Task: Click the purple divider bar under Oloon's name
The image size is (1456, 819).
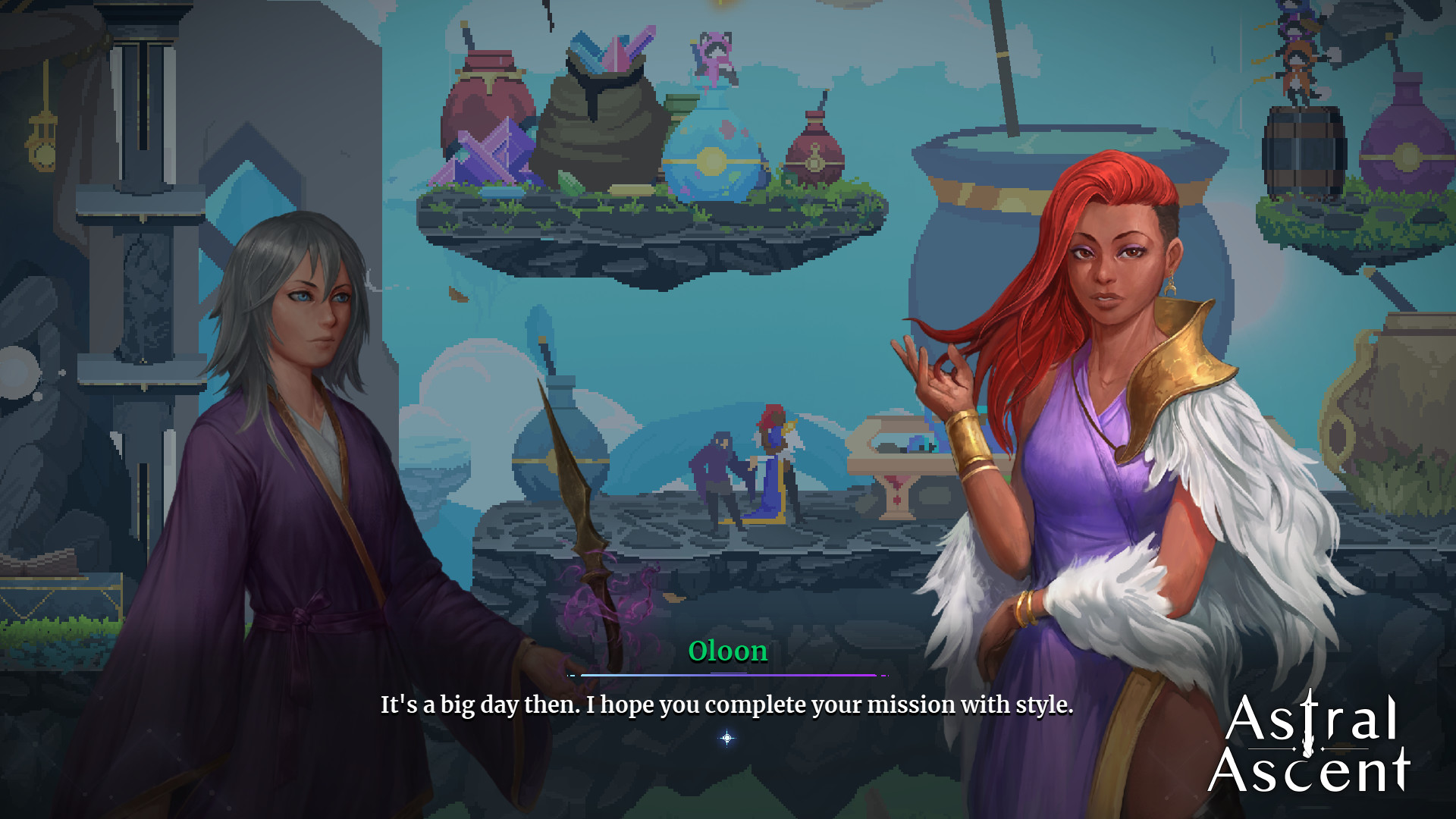Action: coord(728,673)
